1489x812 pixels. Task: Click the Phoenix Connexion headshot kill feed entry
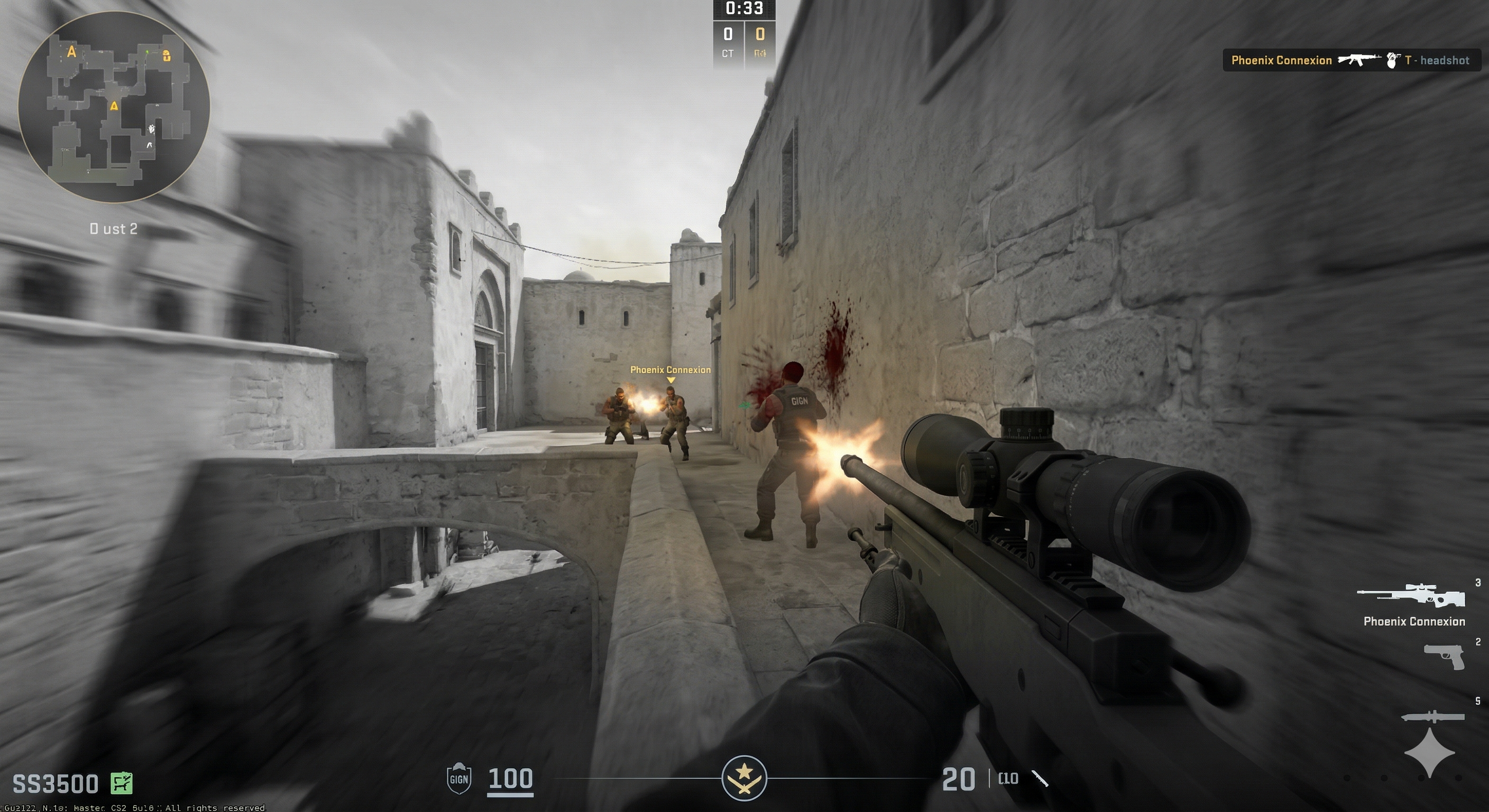pos(1350,60)
